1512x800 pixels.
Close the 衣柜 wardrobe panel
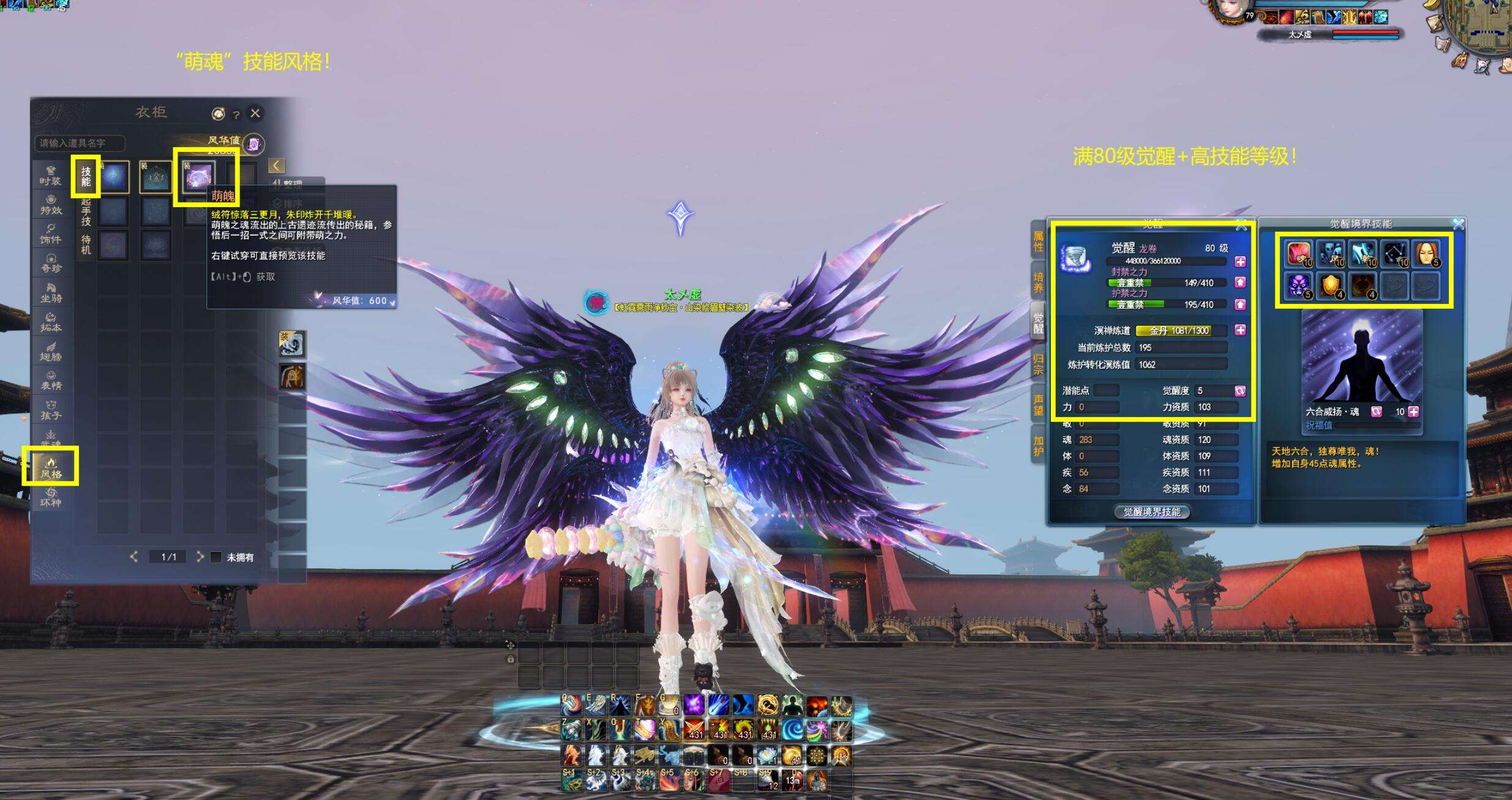click(x=255, y=113)
